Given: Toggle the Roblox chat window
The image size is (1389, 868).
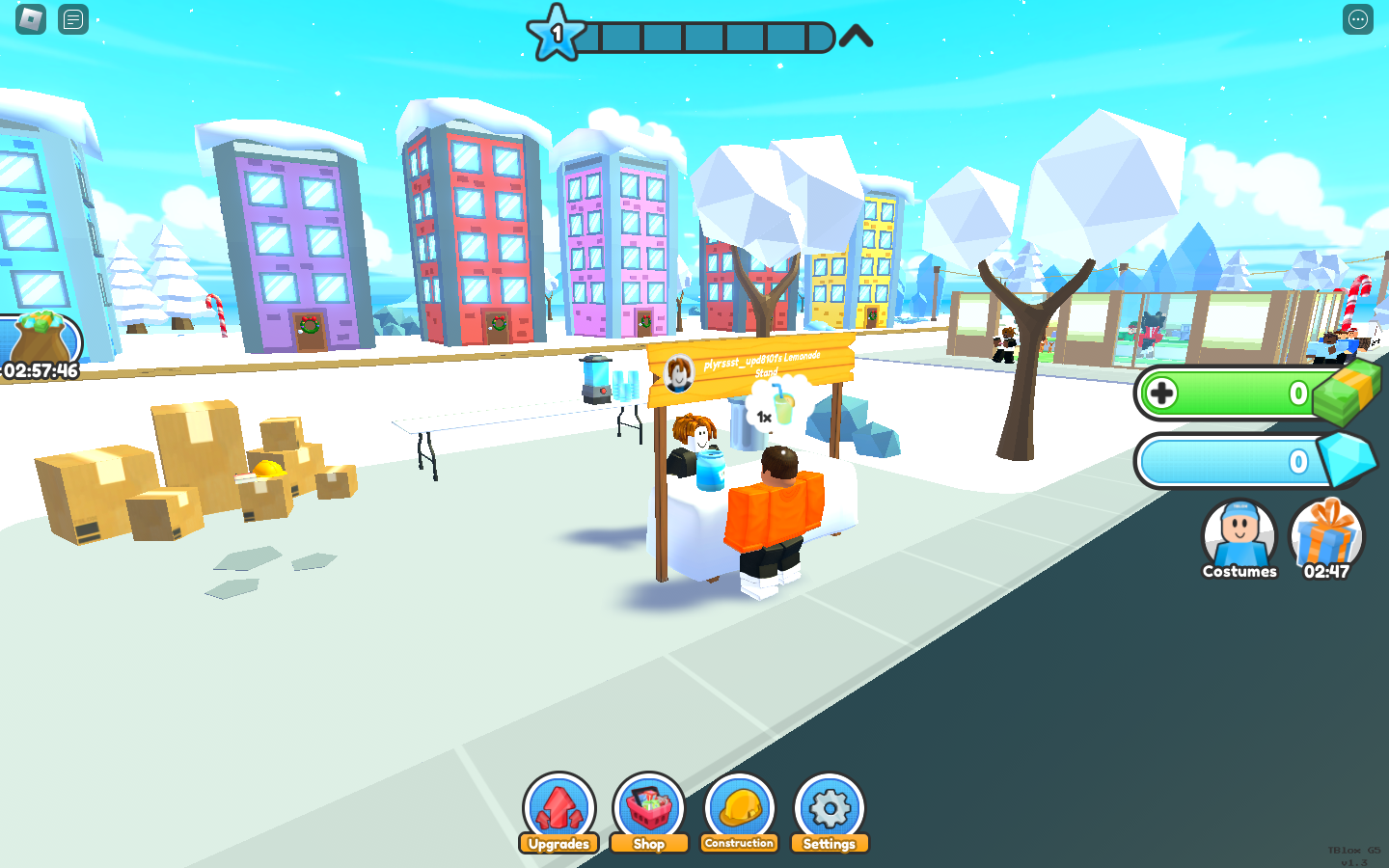Looking at the screenshot, I should click(73, 19).
